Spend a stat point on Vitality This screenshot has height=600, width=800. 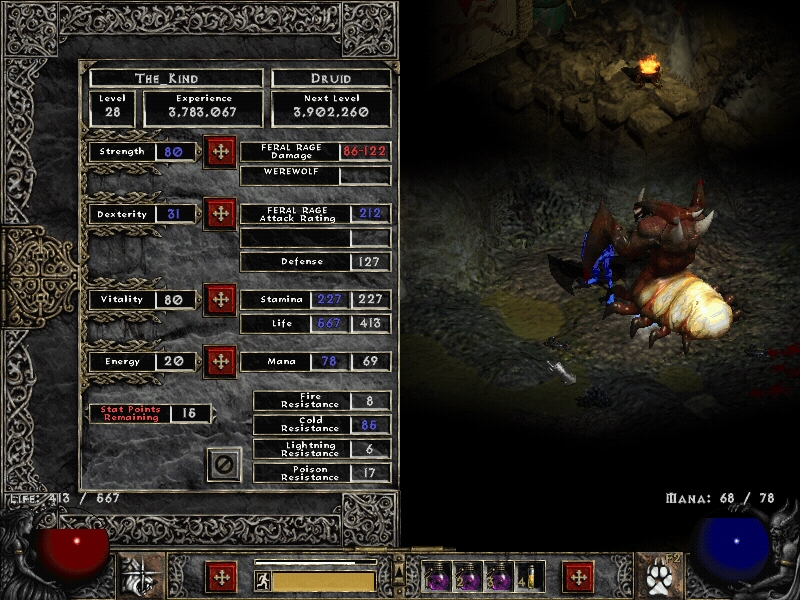[219, 300]
